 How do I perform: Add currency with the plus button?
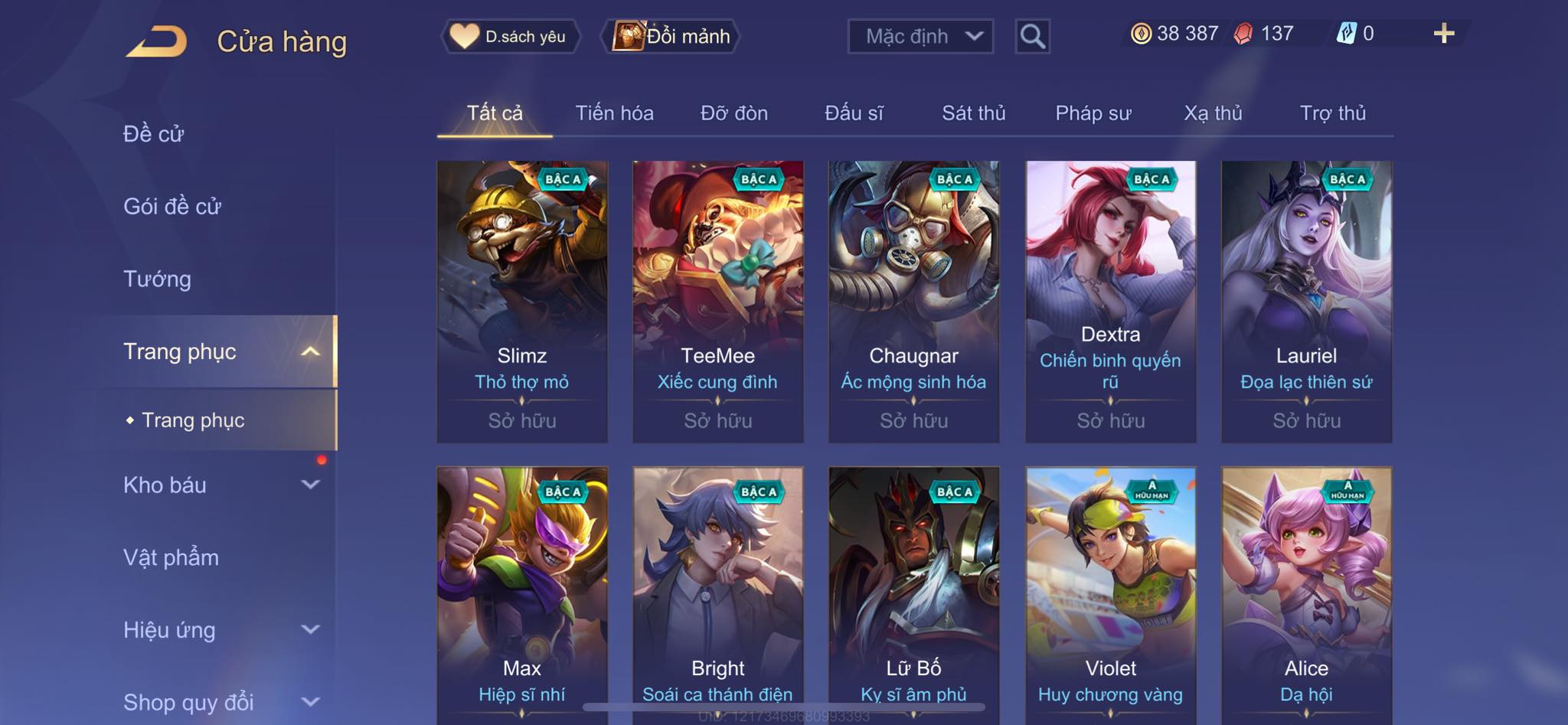click(x=1443, y=34)
